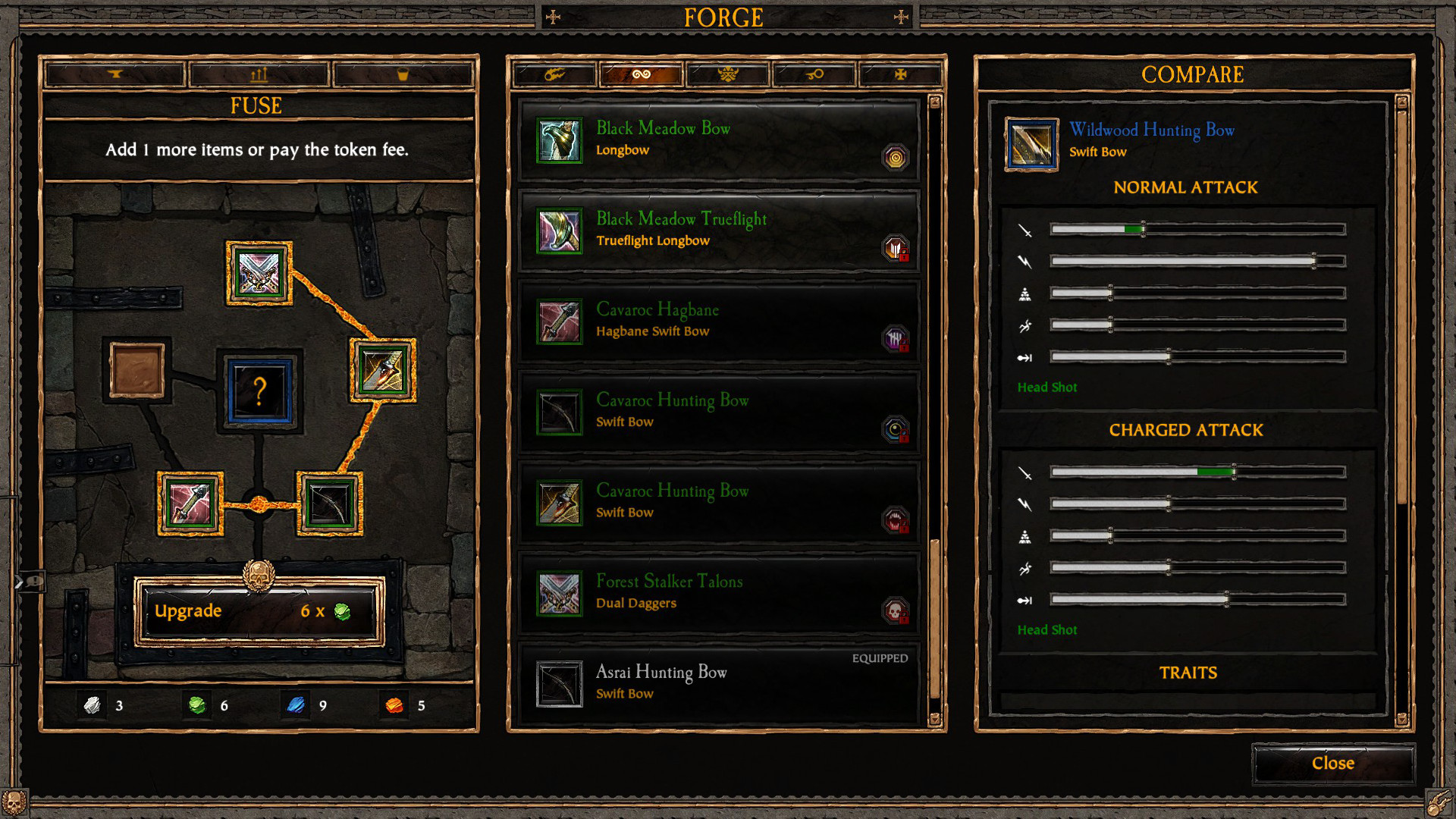Click the Head Shot link under Normal Attack

1047,387
